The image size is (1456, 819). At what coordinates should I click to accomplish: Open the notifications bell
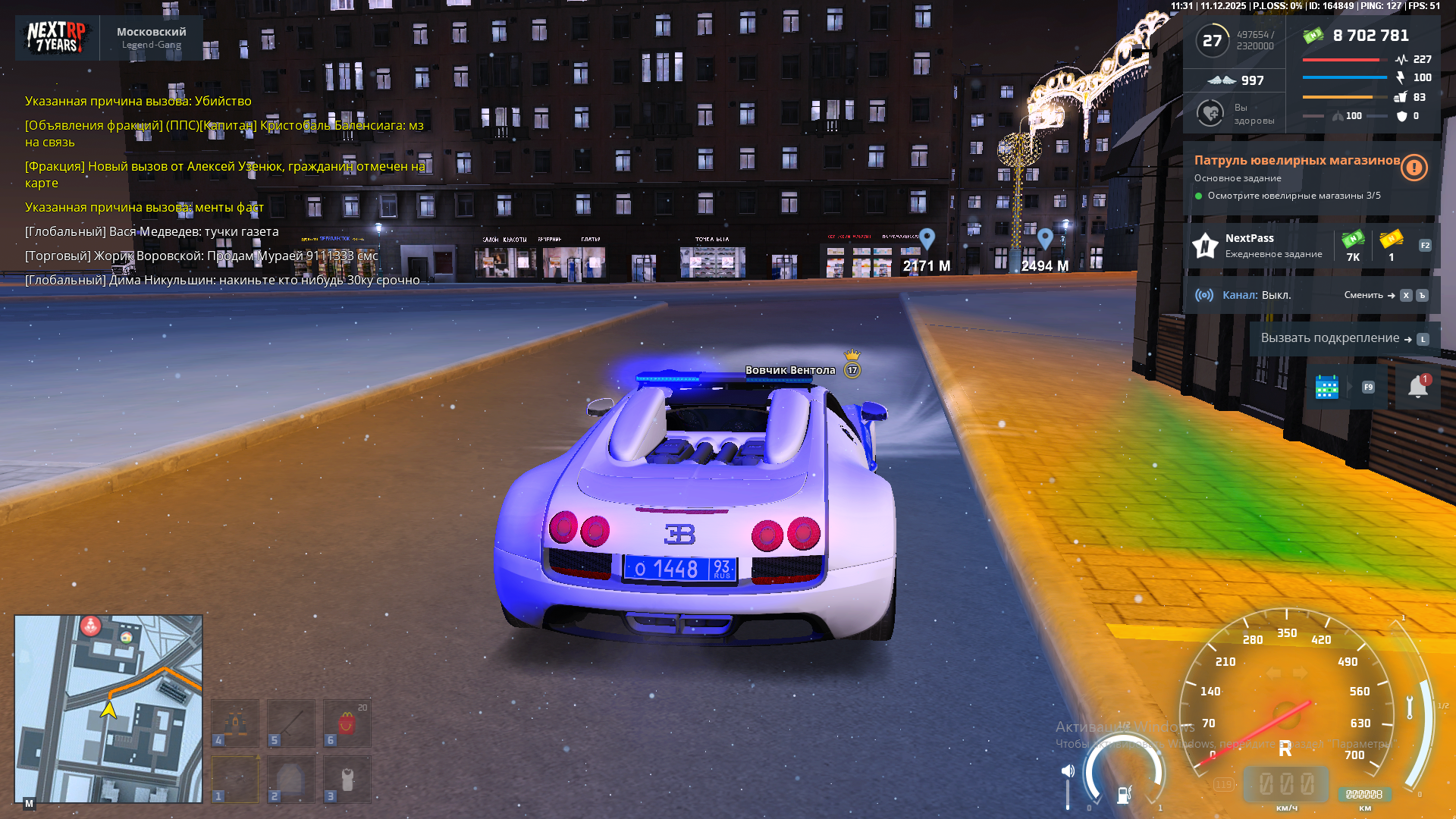coord(1417,387)
